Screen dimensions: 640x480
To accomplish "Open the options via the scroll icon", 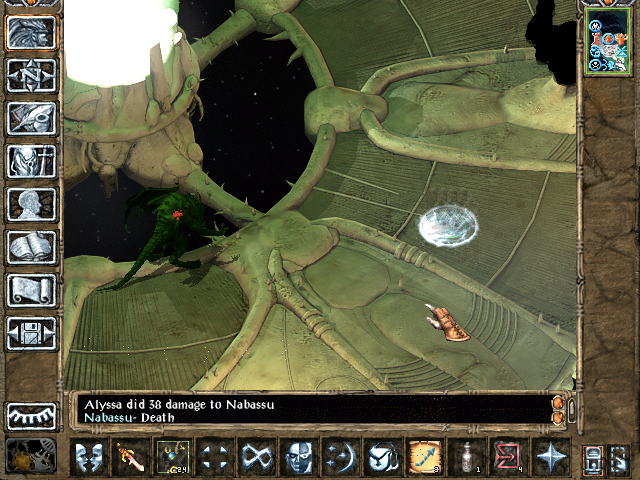I will 31,290.
